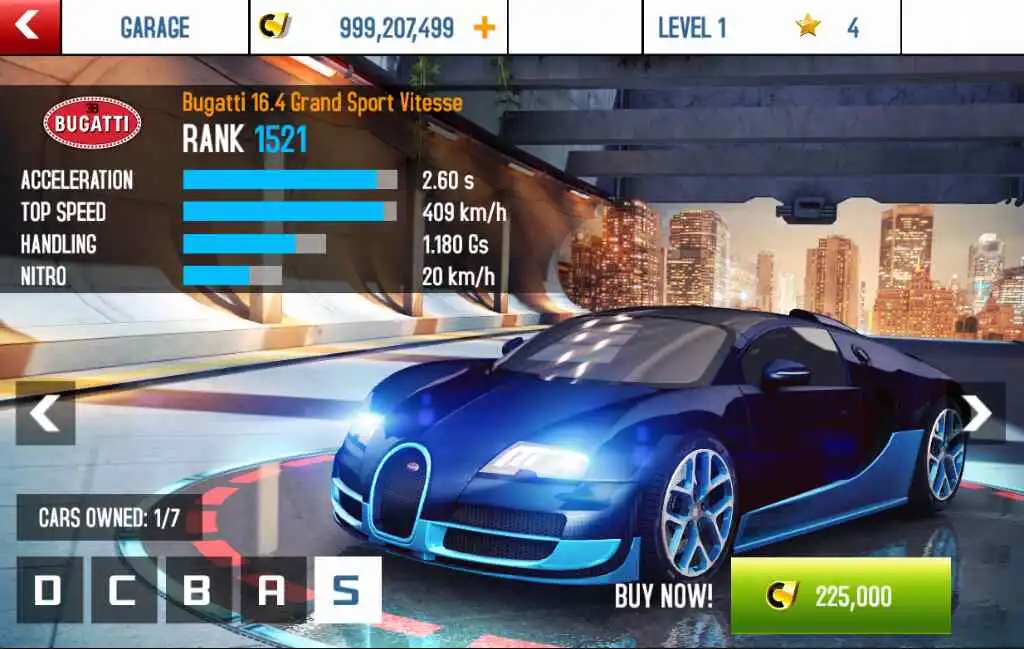The height and width of the screenshot is (649, 1024).
Task: Open the Level 1 stars panel
Action: (x=770, y=27)
